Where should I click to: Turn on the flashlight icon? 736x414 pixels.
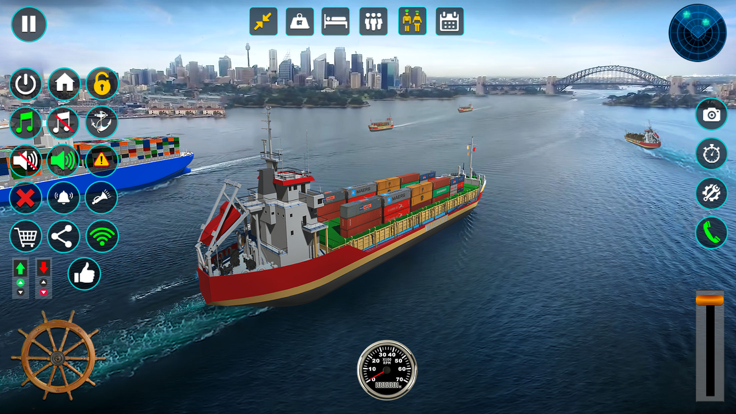[x=101, y=198]
